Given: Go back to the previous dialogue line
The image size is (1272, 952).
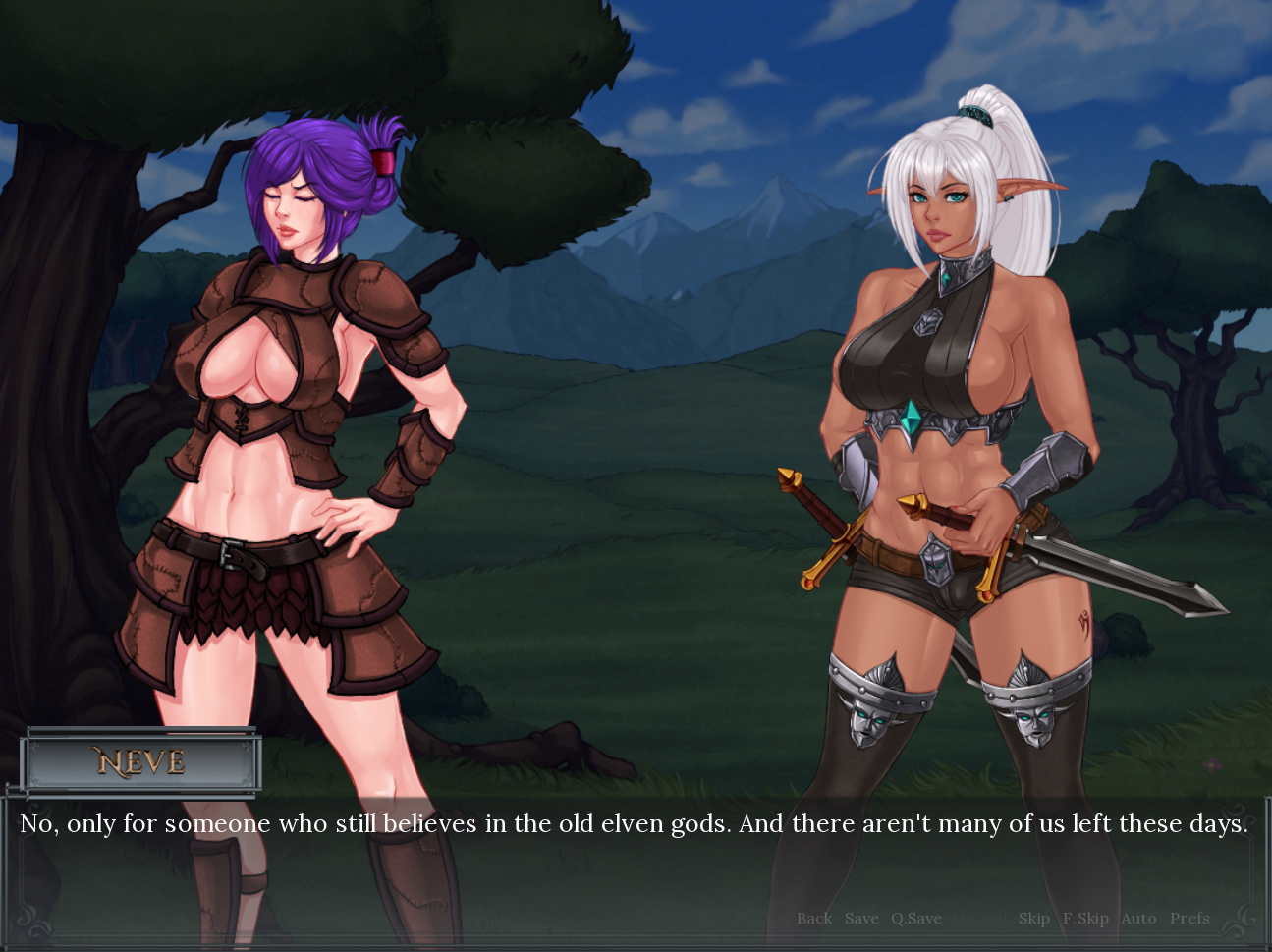Looking at the screenshot, I should tap(814, 919).
